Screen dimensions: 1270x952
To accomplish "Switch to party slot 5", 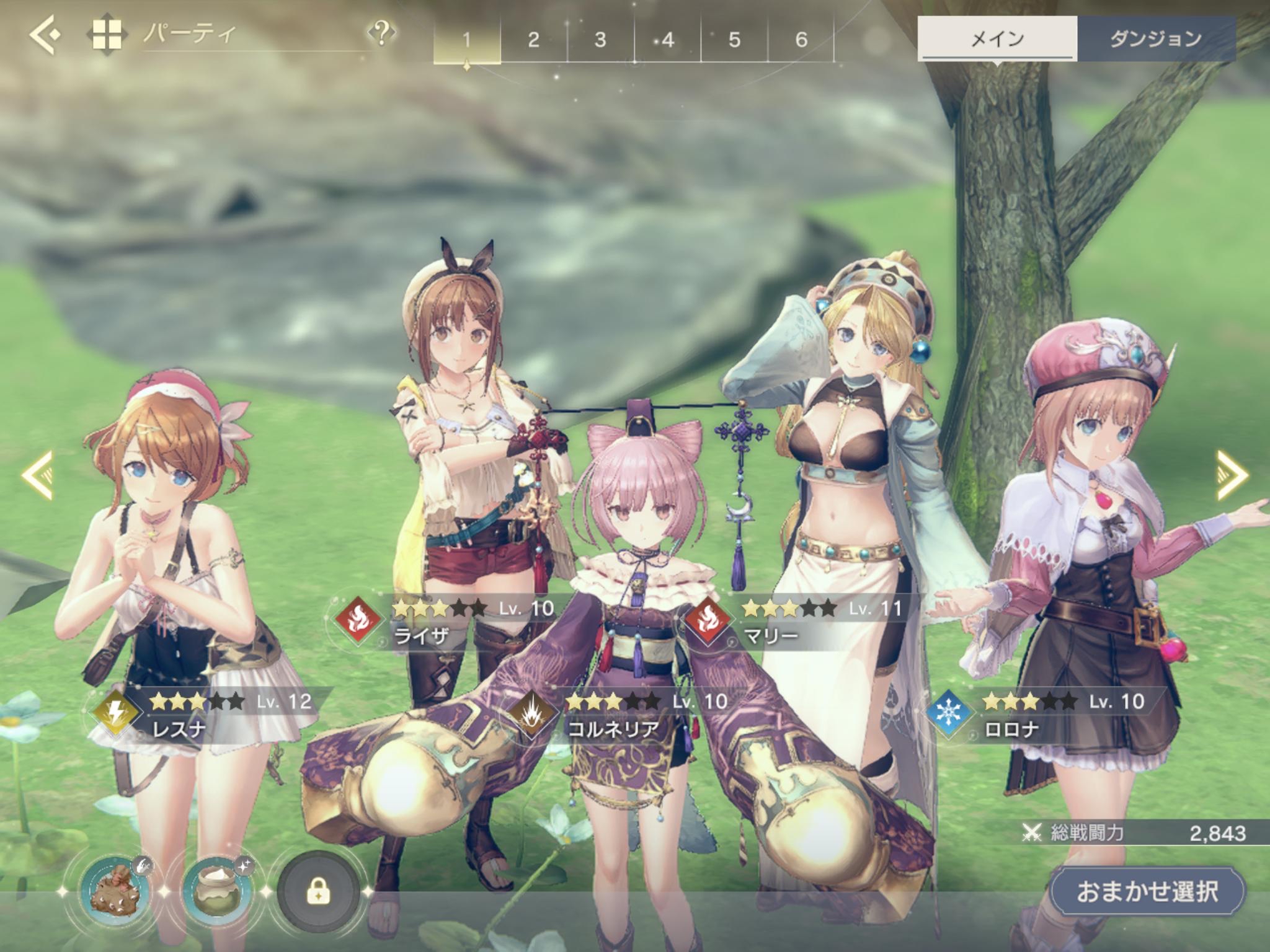I will pyautogui.click(x=734, y=40).
